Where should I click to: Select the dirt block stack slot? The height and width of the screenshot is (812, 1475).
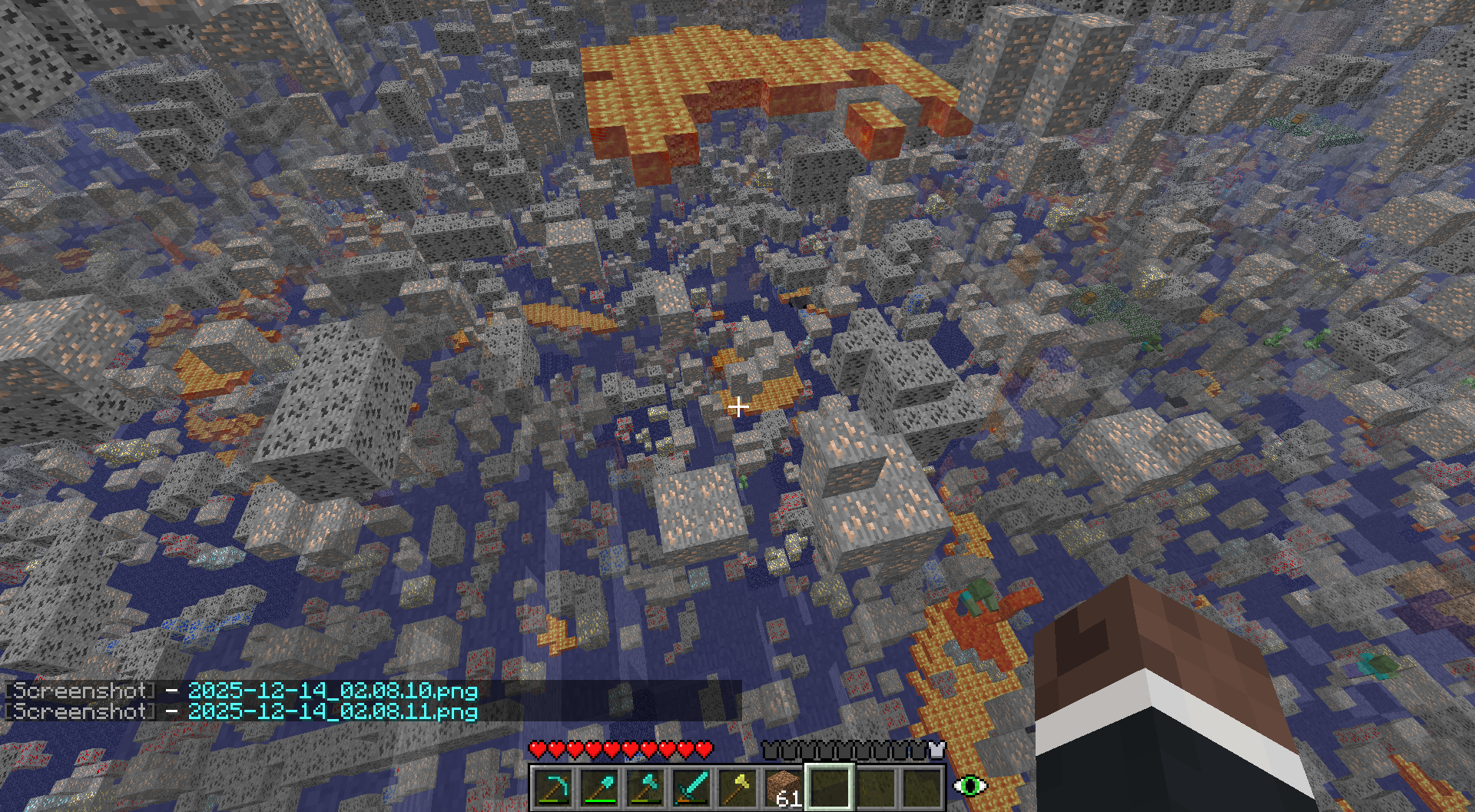coord(784,788)
